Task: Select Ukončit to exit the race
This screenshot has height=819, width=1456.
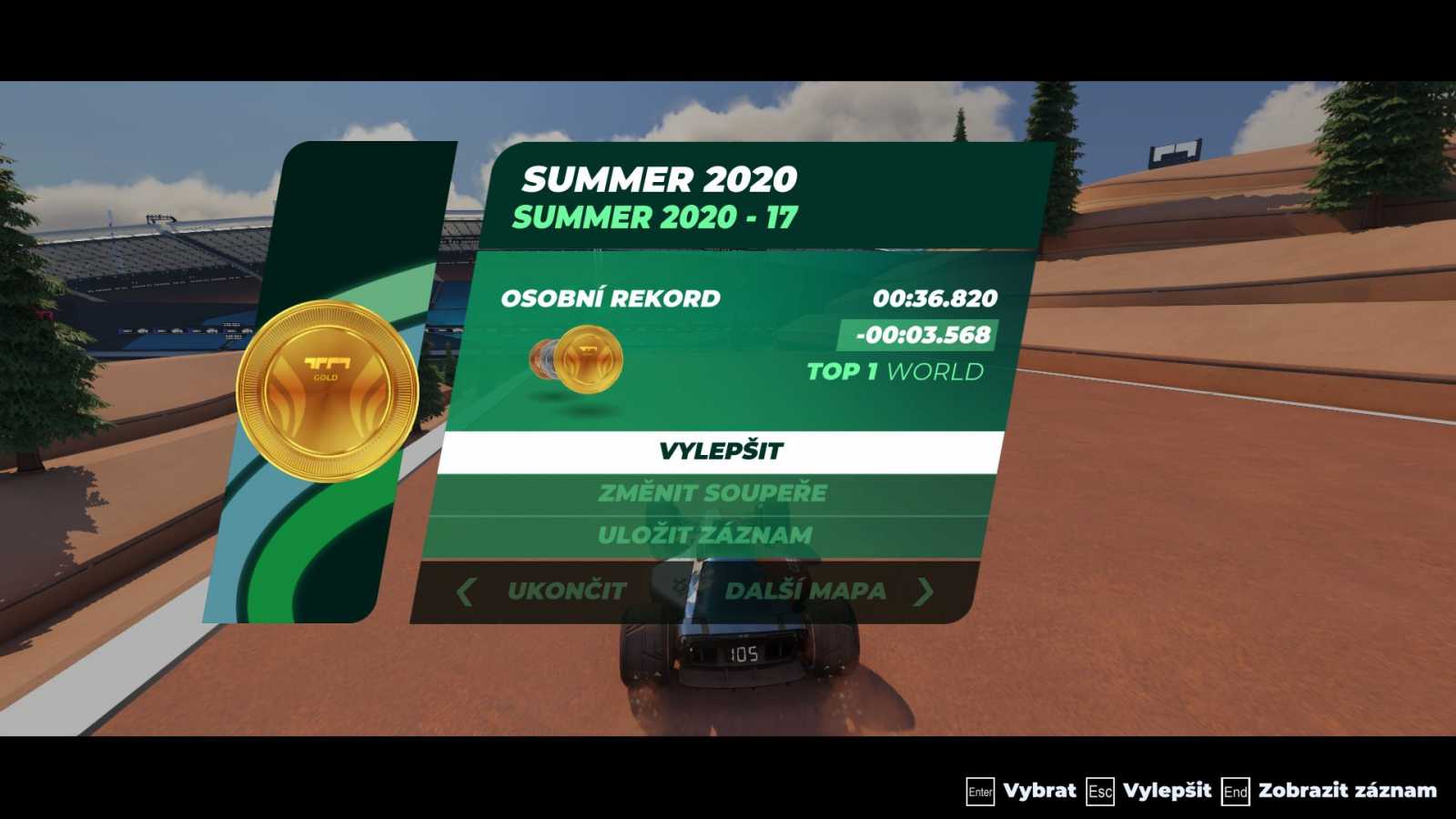Action: click(x=566, y=591)
